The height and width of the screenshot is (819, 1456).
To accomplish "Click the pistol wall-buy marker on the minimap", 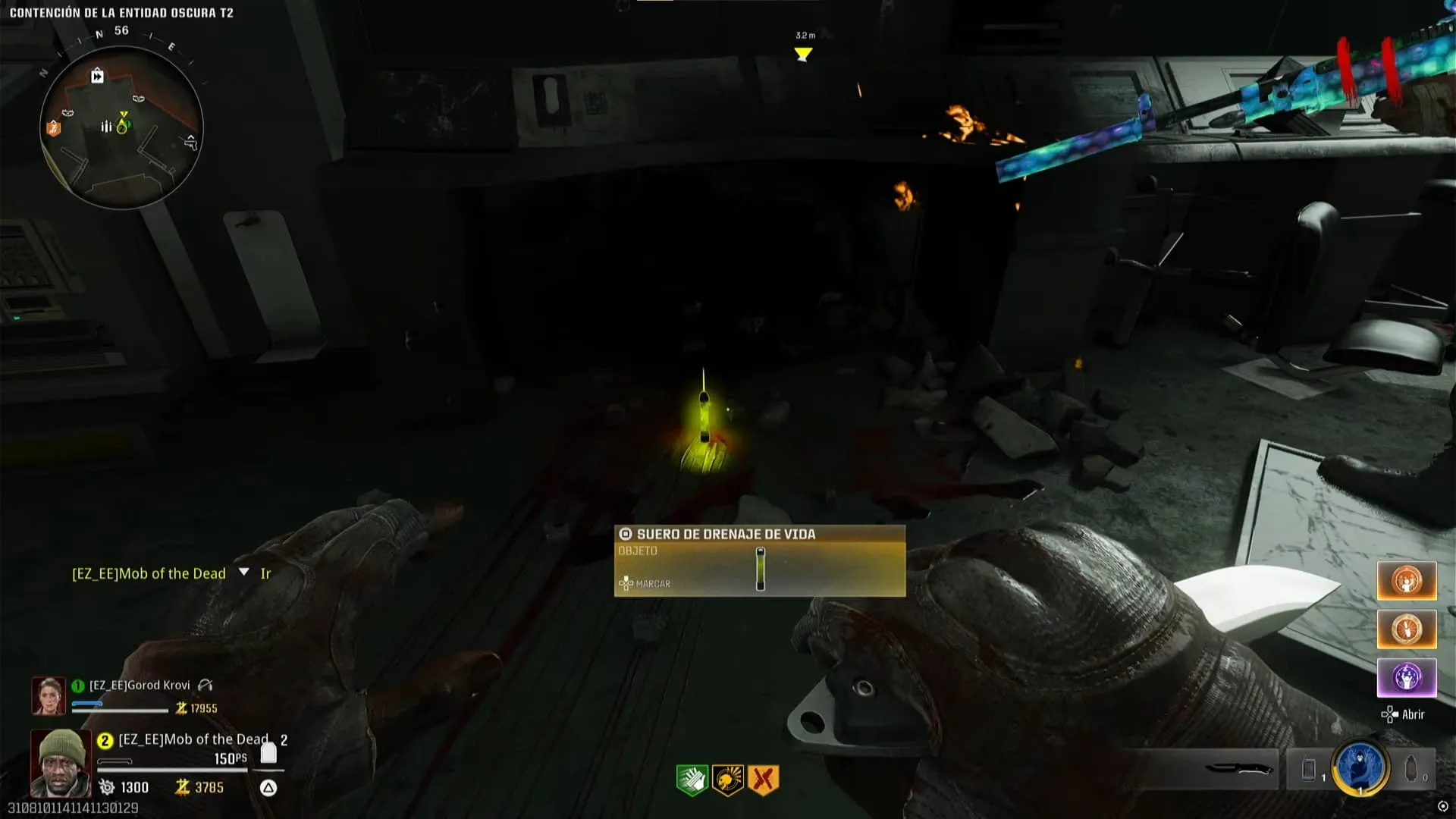I will (190, 142).
